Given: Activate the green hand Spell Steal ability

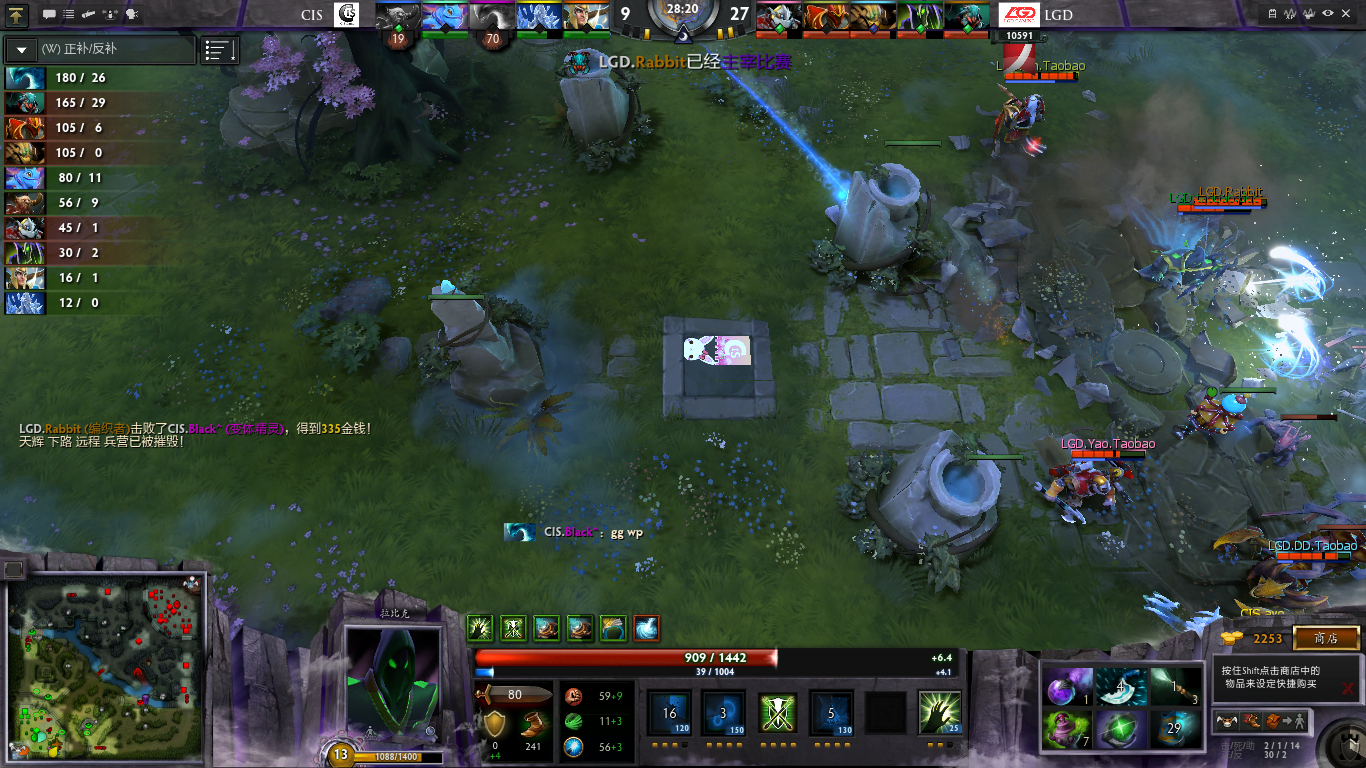Looking at the screenshot, I should click(938, 713).
